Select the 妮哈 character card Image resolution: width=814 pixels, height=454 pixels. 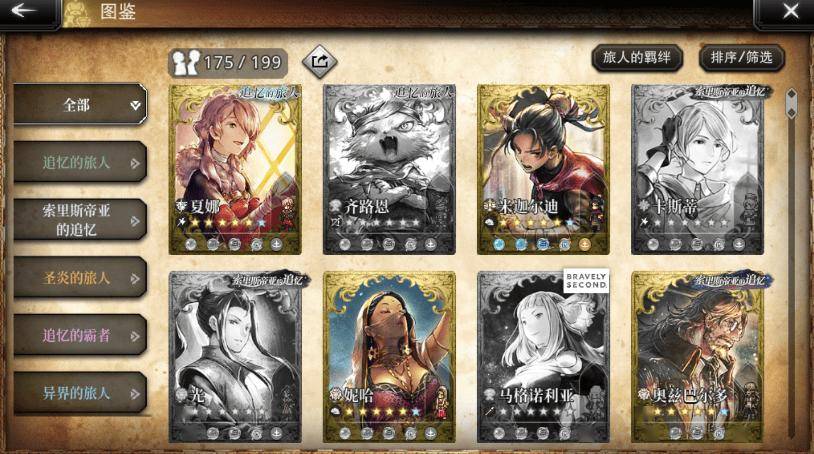coord(389,357)
